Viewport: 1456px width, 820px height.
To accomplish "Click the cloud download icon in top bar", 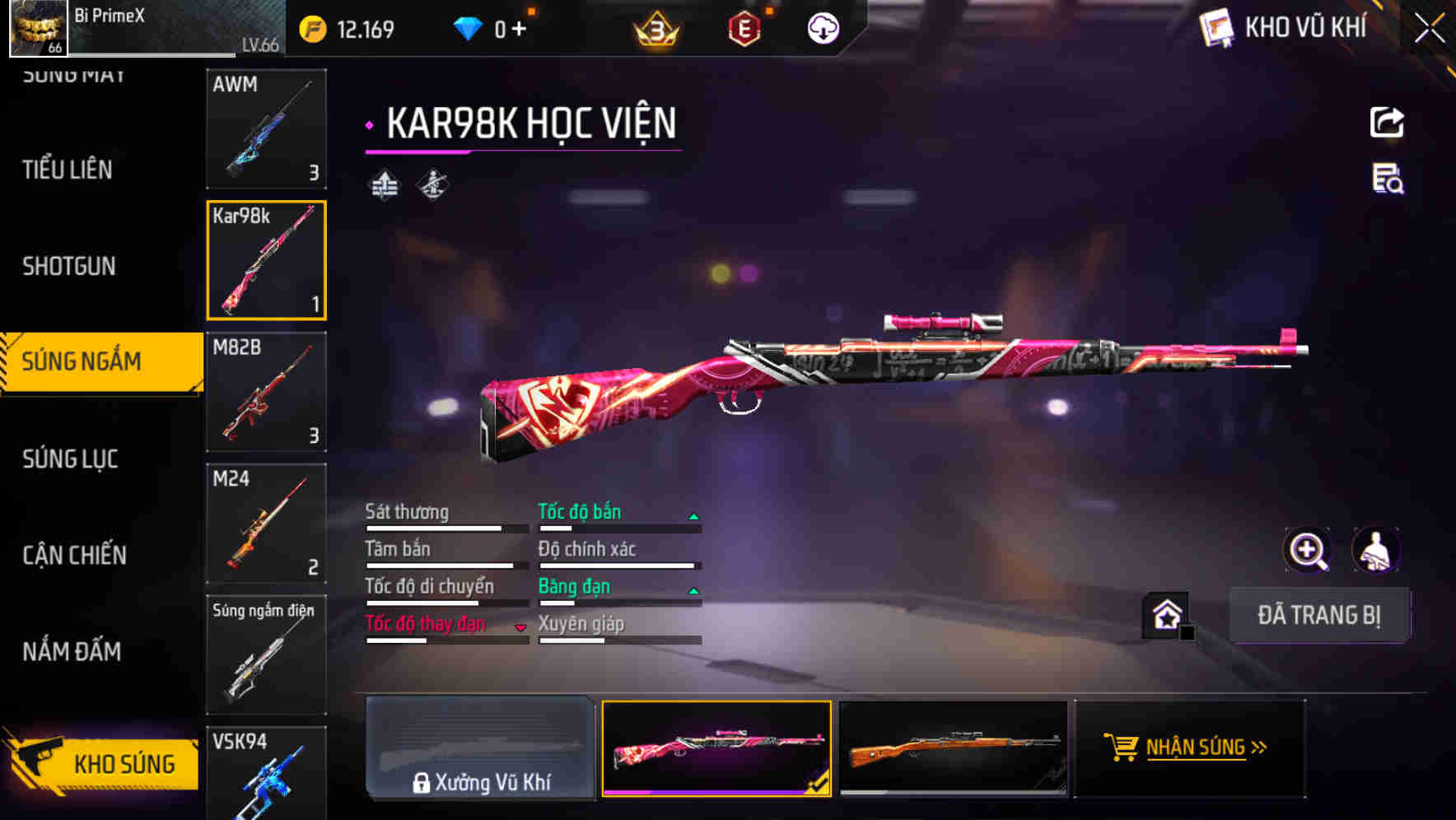I will coord(821,28).
